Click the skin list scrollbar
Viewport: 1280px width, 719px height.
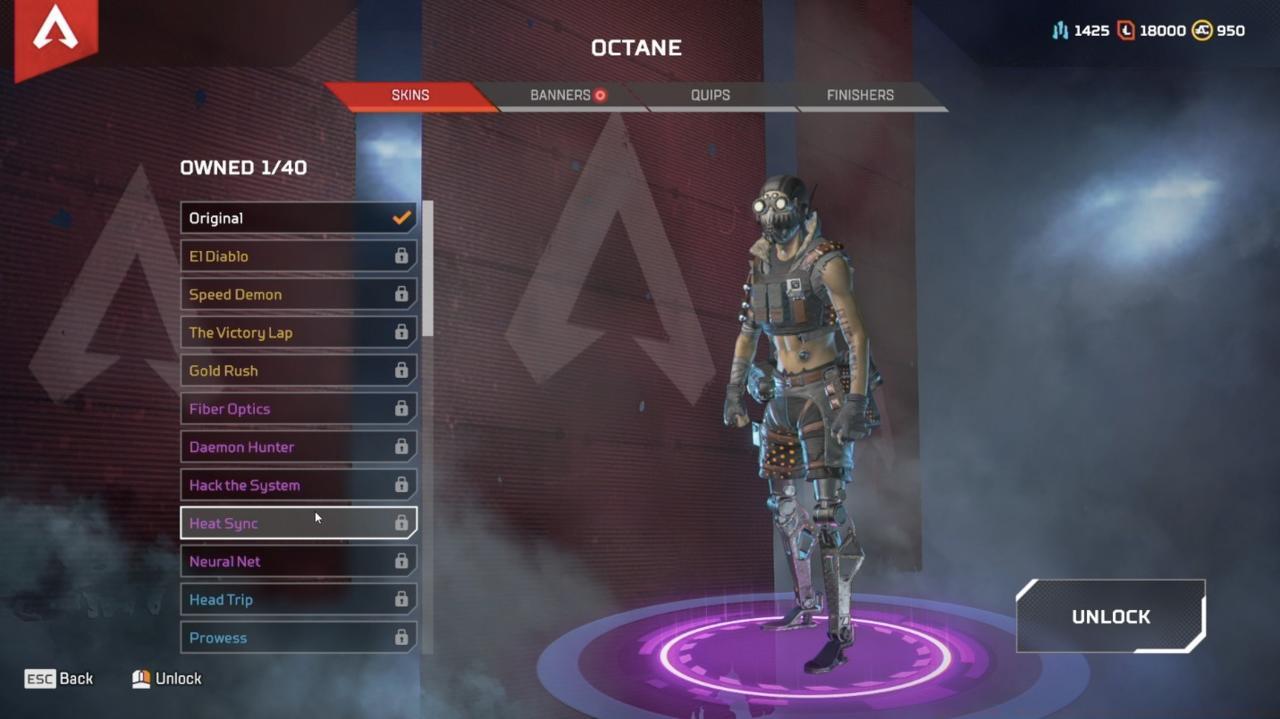pos(428,268)
